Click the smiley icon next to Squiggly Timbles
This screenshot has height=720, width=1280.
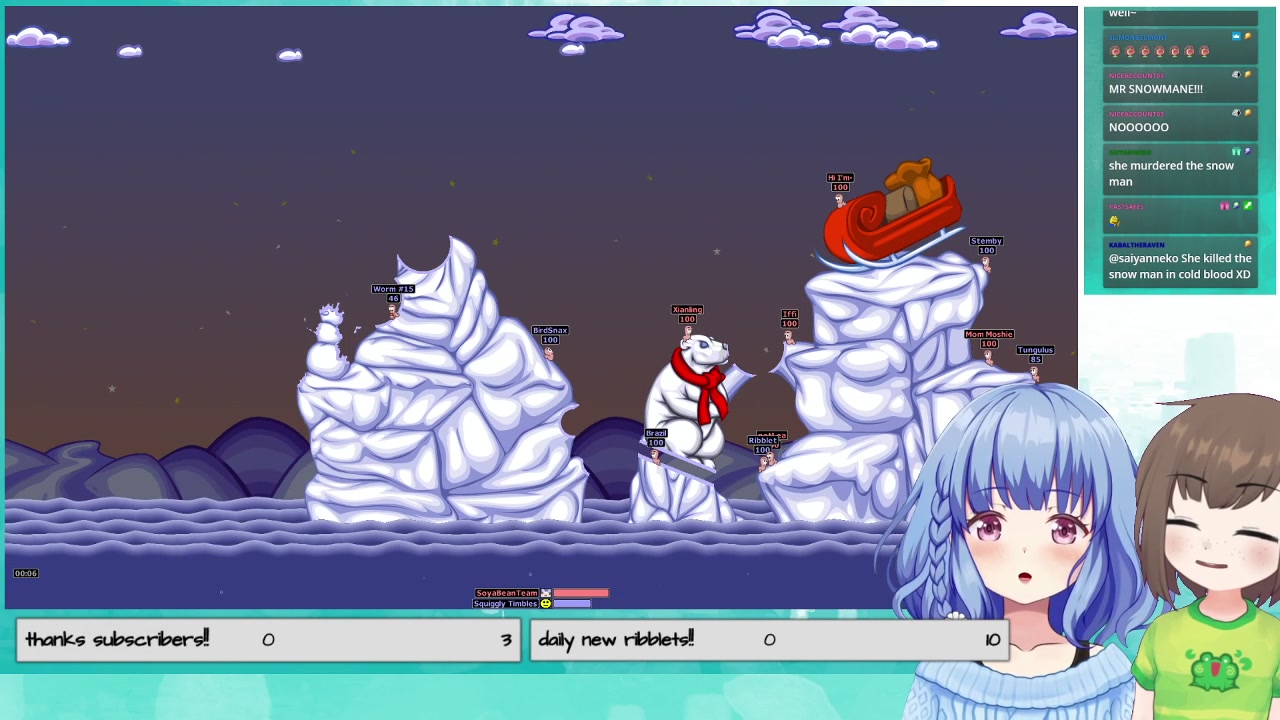coord(546,603)
